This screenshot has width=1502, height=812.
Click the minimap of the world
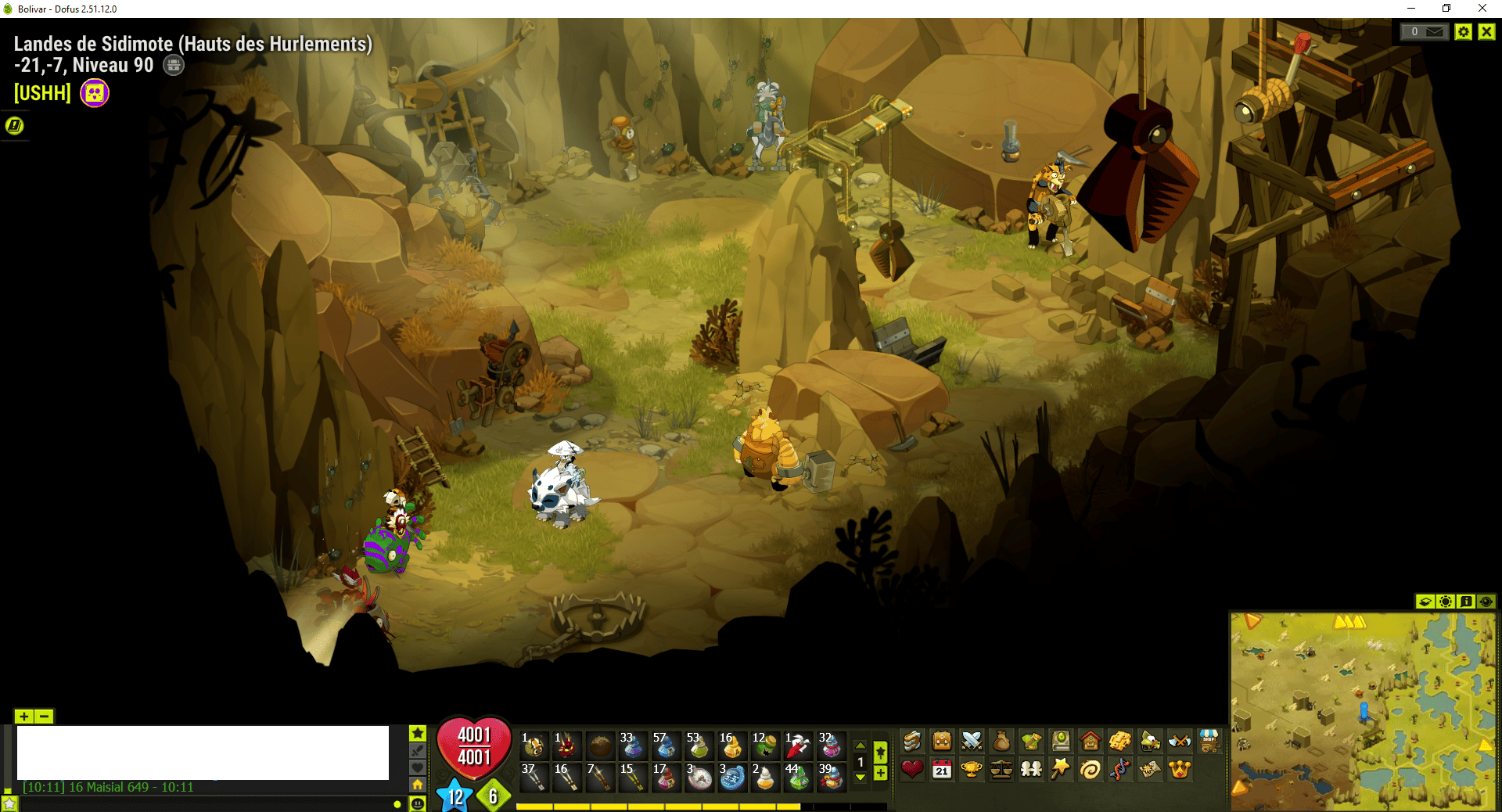click(1362, 710)
